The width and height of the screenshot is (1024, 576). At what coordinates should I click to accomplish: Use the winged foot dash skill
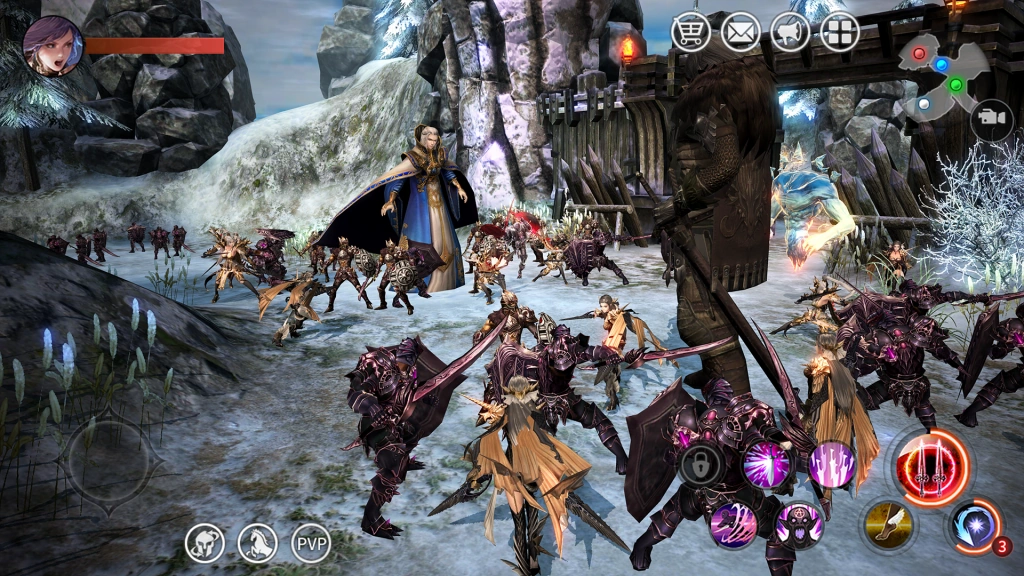click(x=886, y=523)
